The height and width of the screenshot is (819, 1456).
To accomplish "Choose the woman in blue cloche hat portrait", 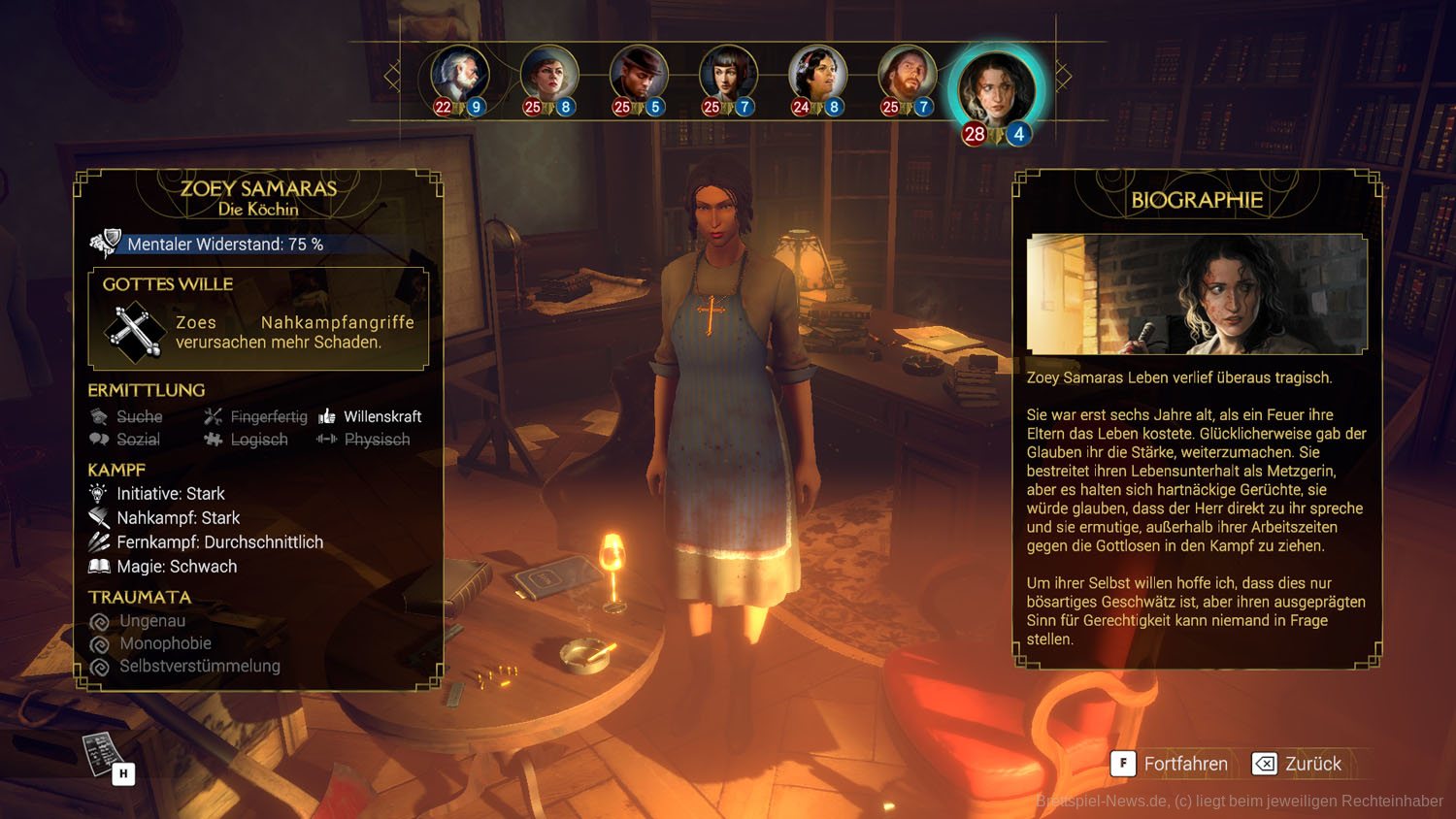I will pyautogui.click(x=549, y=76).
